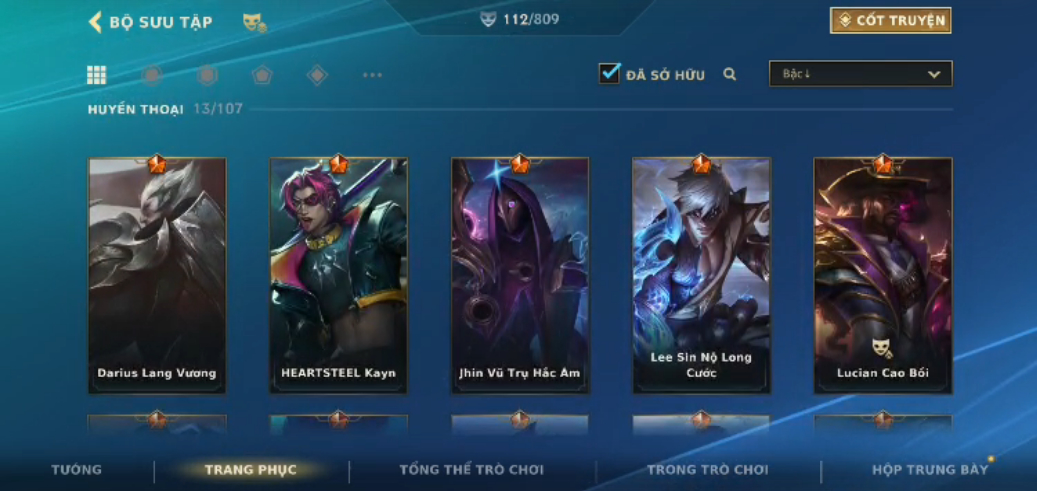Open the Hộp Trưng Bày tab
Viewport: 1037px width, 491px height.
click(929, 470)
